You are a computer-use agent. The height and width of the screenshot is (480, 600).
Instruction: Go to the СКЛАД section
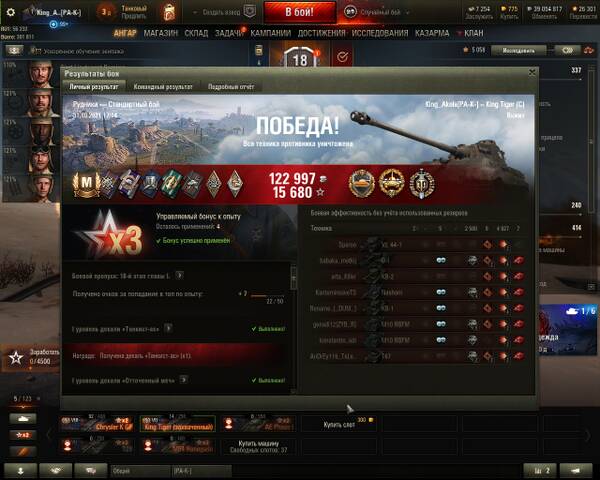196,33
